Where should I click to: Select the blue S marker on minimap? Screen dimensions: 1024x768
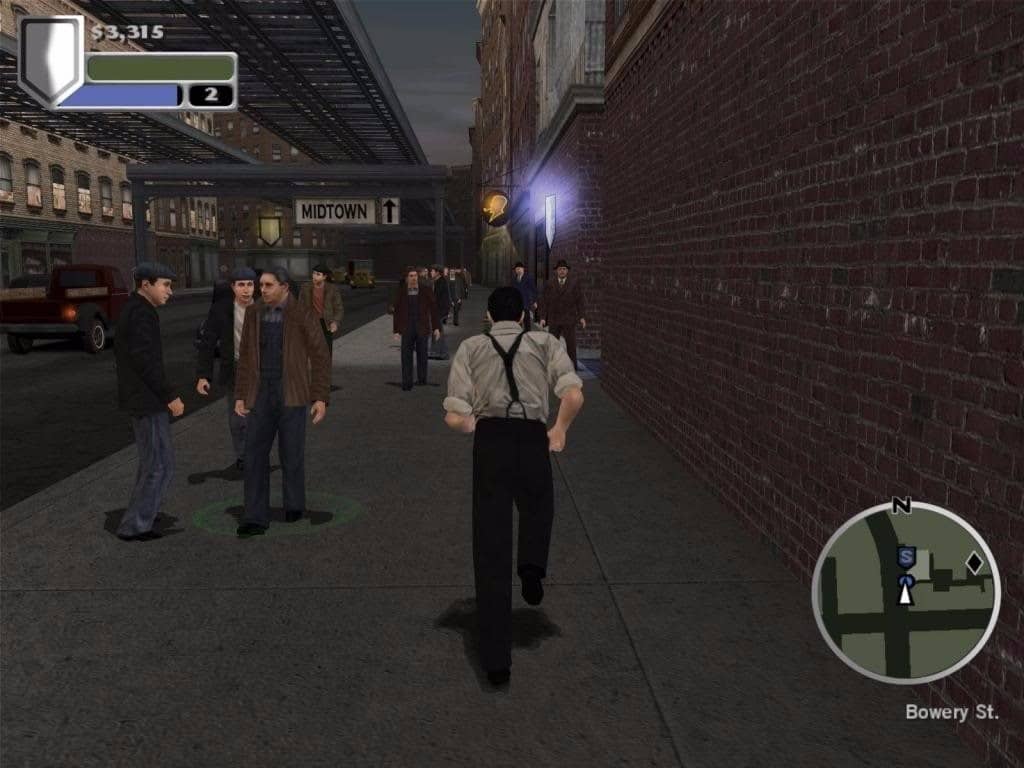point(906,557)
